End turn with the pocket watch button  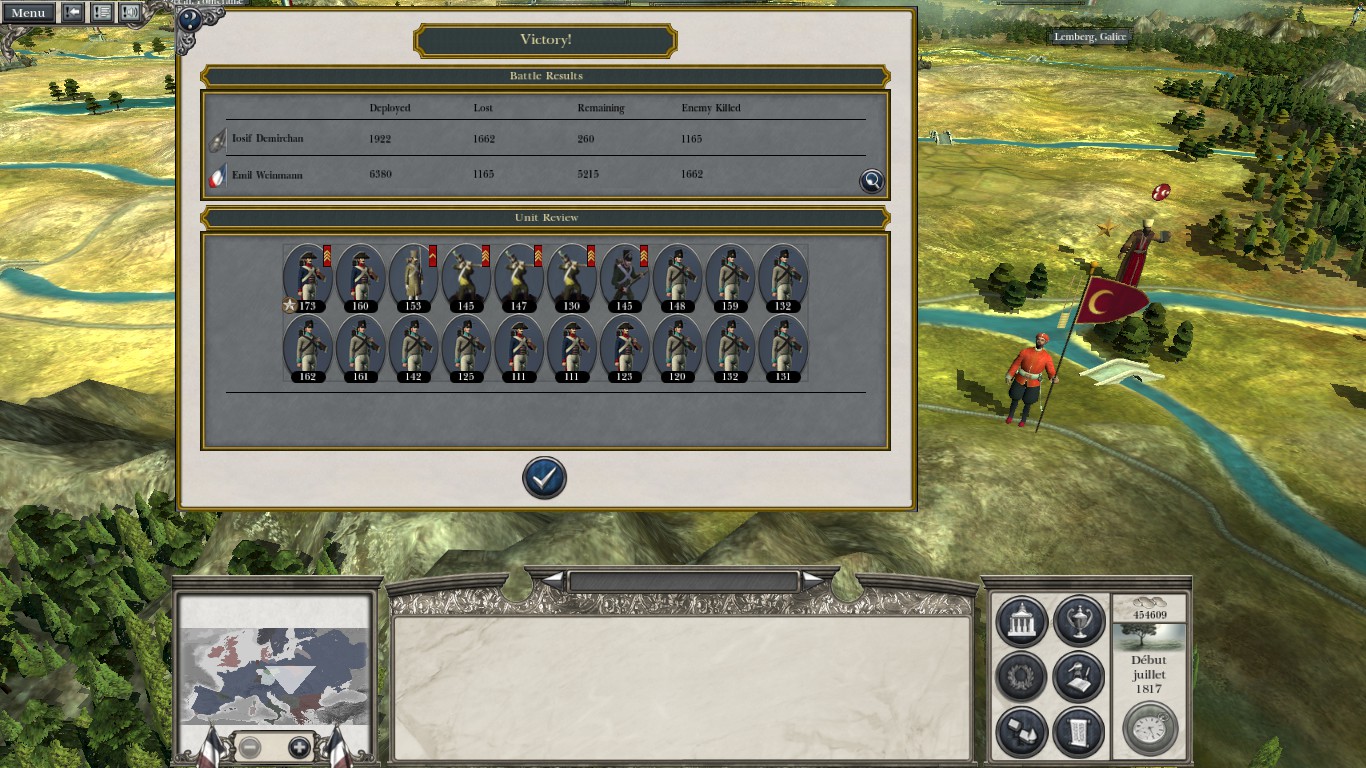(x=1149, y=728)
